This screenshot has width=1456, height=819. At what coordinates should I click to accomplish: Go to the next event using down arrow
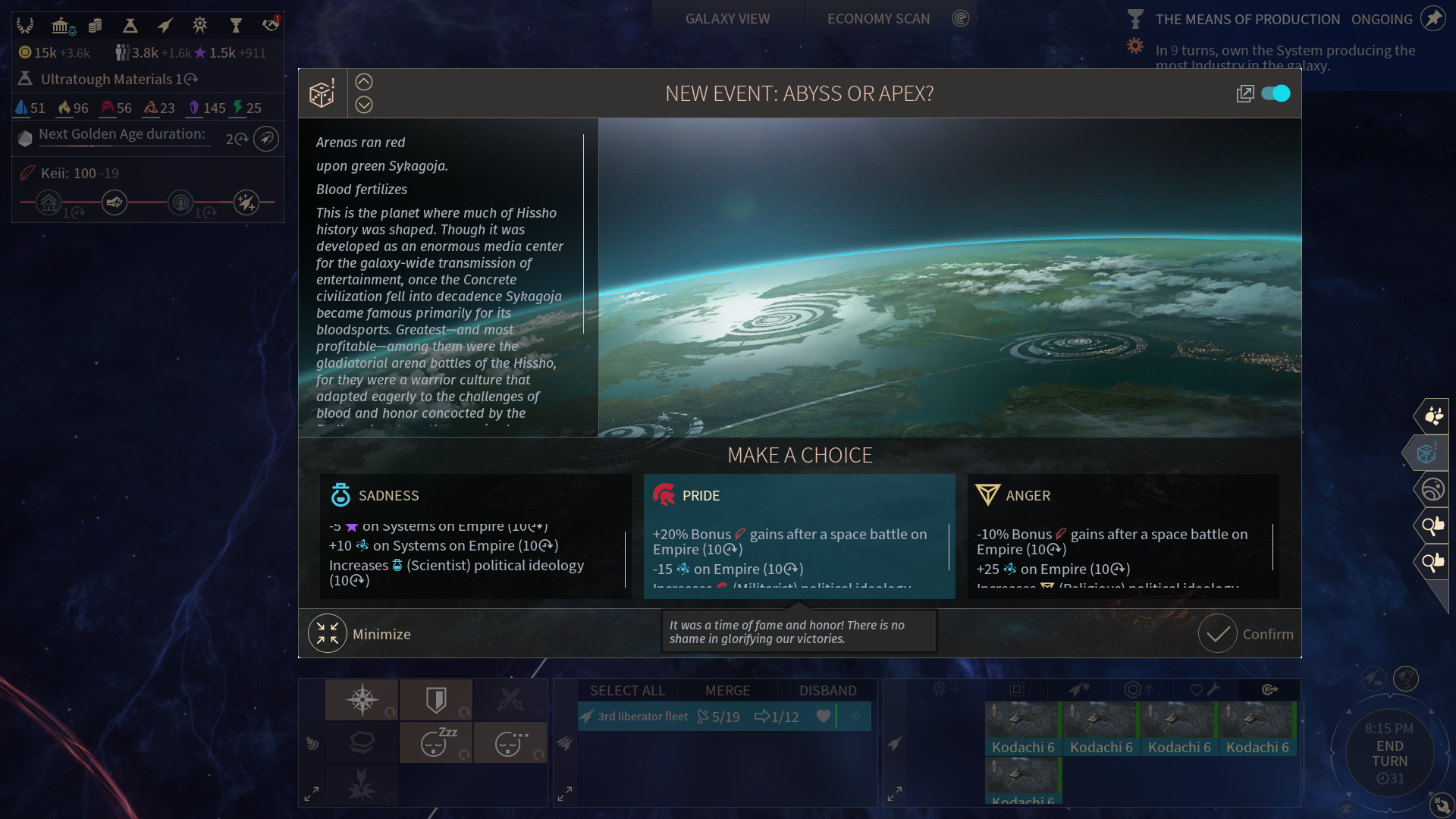[364, 105]
